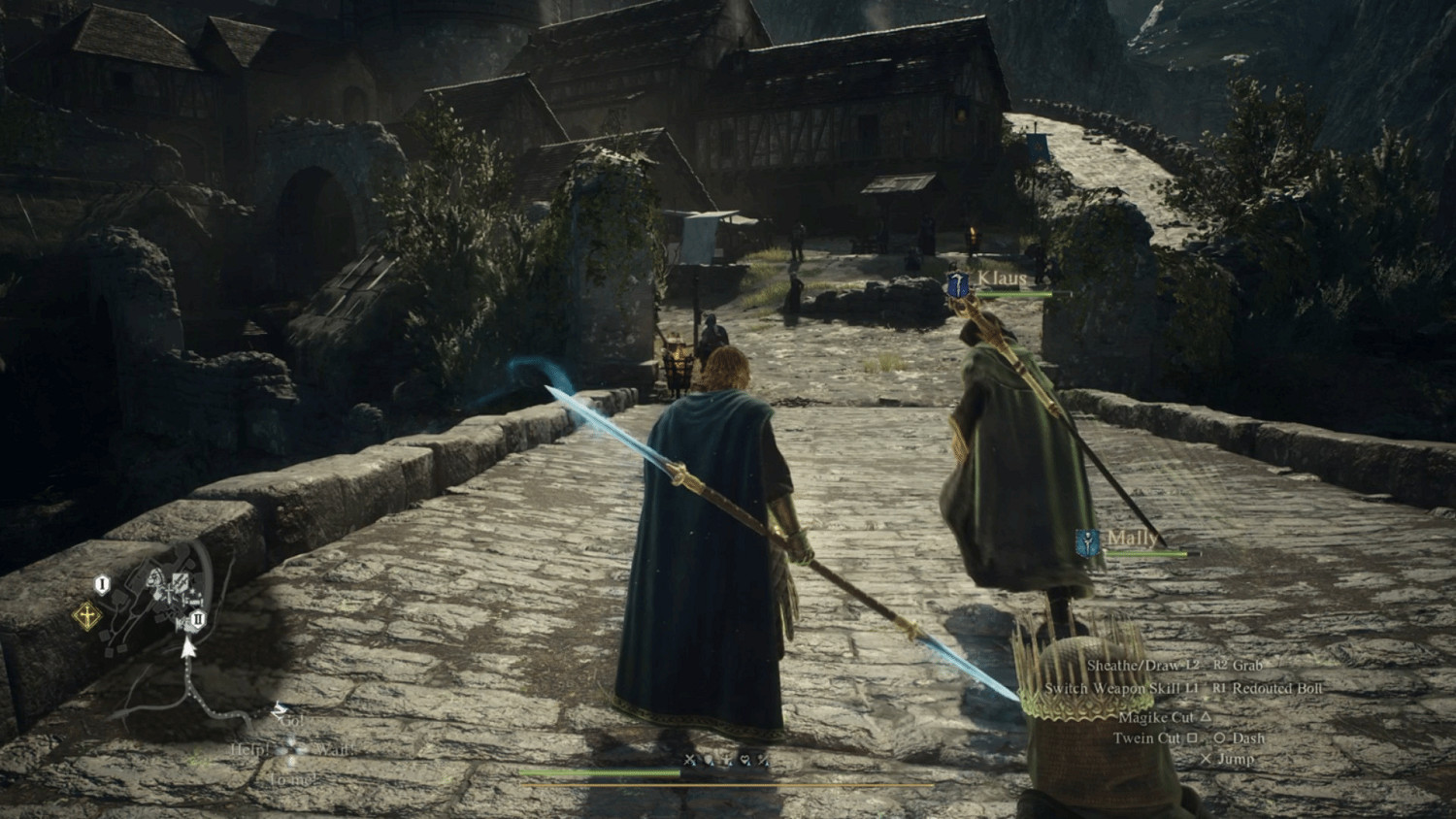The image size is (1456, 819).
Task: Select the staff magick buff status icon
Action: [727, 760]
